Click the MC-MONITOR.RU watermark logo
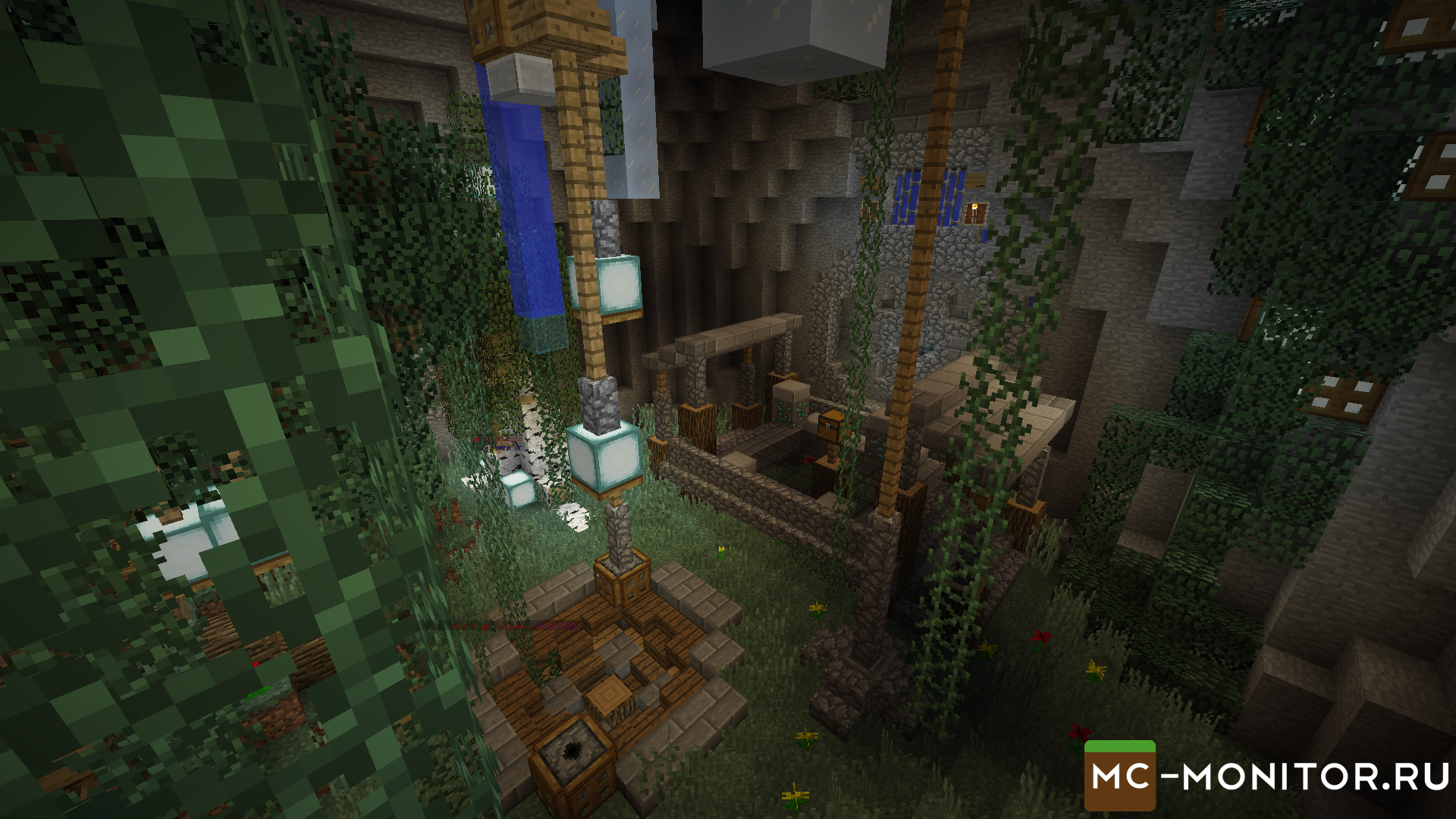 (x=1268, y=777)
